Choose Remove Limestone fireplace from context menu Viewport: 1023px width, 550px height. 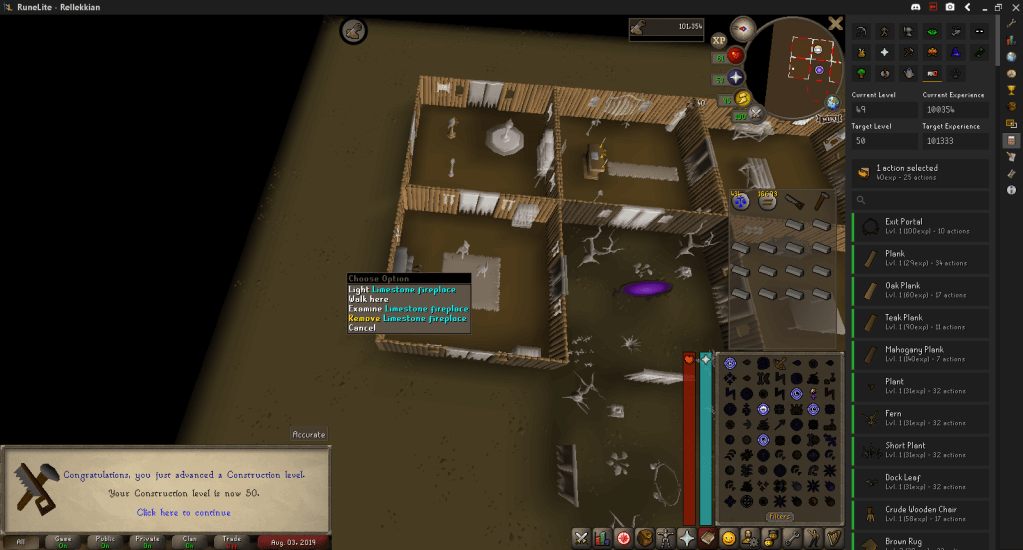[x=407, y=318]
